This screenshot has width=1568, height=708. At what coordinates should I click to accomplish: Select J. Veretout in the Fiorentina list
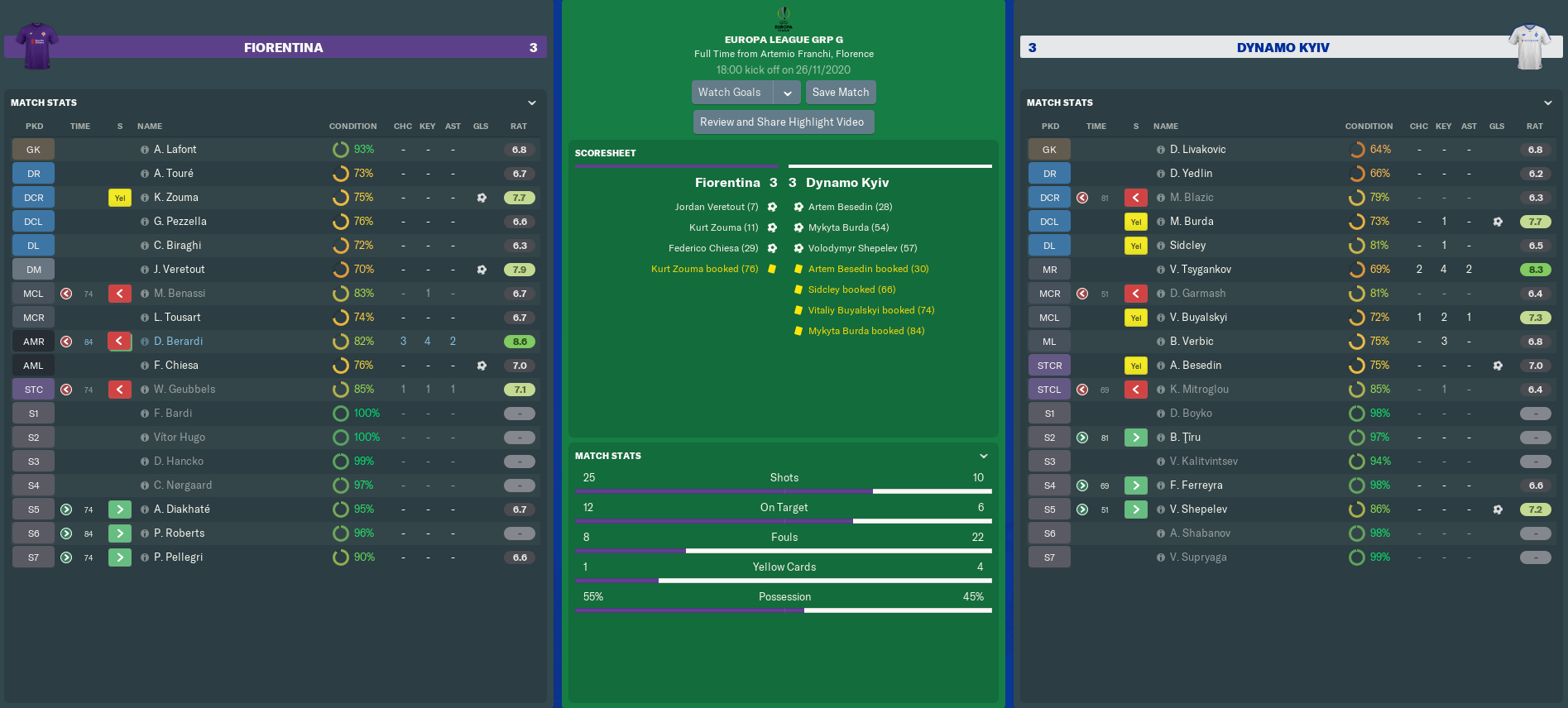(x=179, y=270)
